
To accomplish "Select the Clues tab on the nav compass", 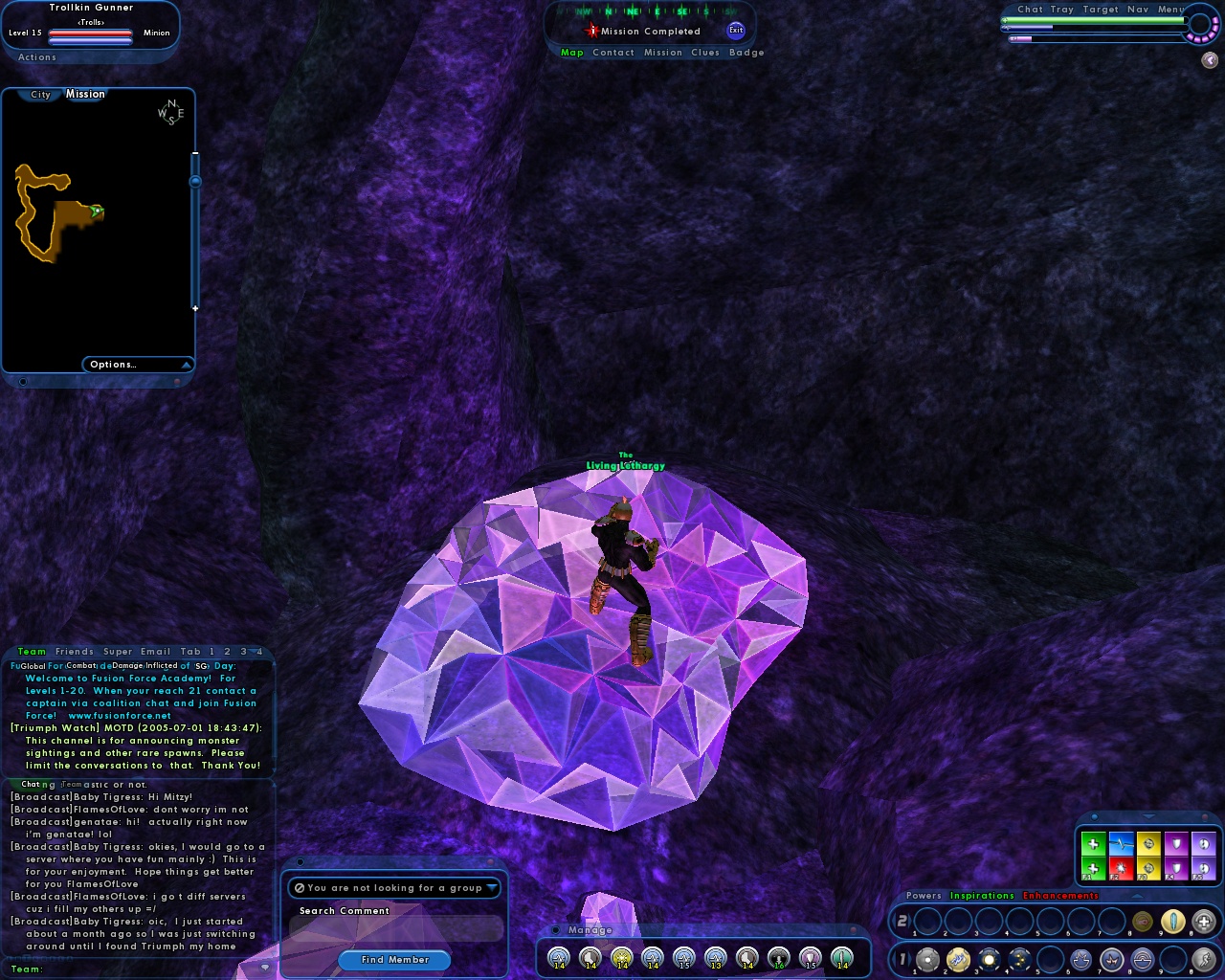I will [x=705, y=53].
